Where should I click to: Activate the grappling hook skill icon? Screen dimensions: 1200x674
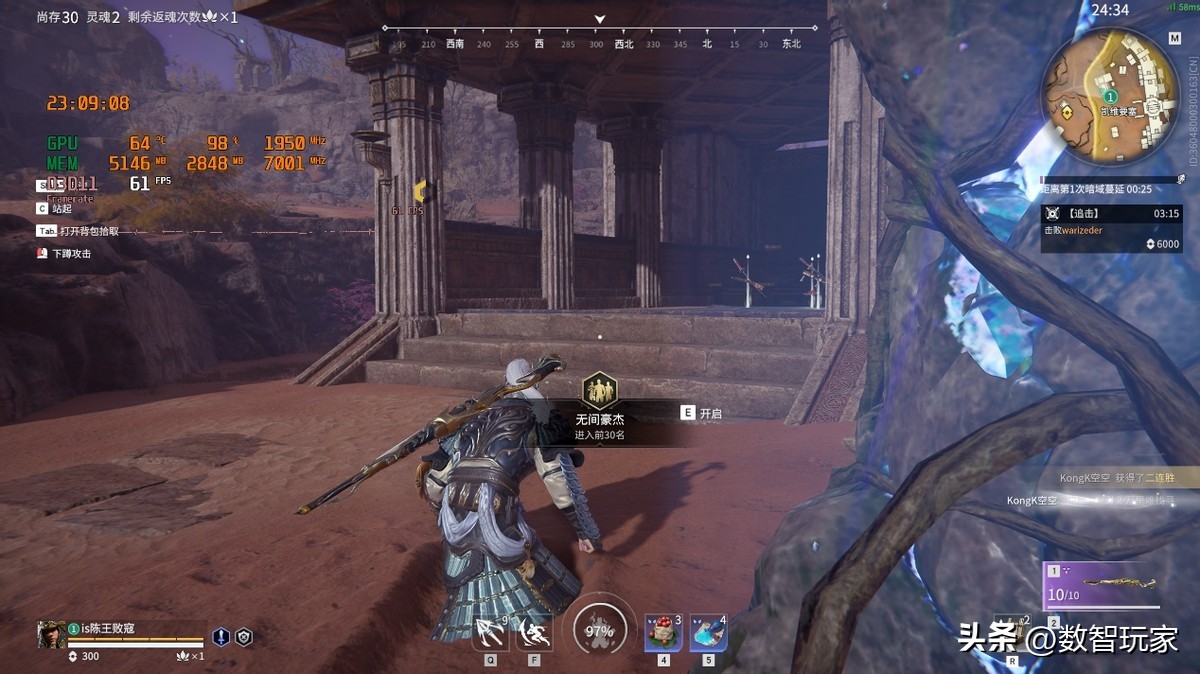[490, 633]
